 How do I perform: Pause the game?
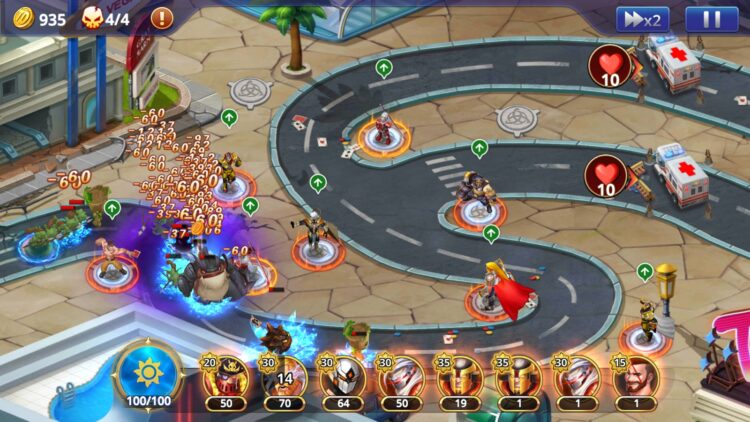pyautogui.click(x=712, y=19)
